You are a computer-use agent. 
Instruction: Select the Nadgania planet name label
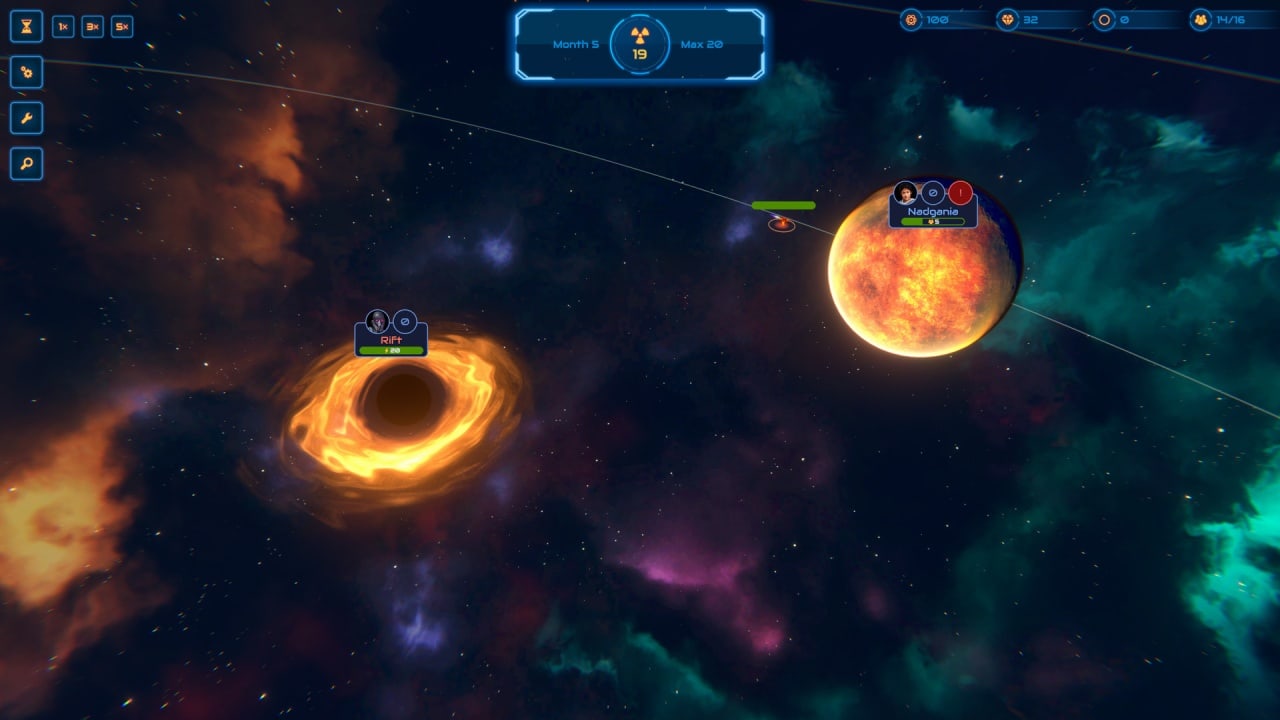[932, 212]
